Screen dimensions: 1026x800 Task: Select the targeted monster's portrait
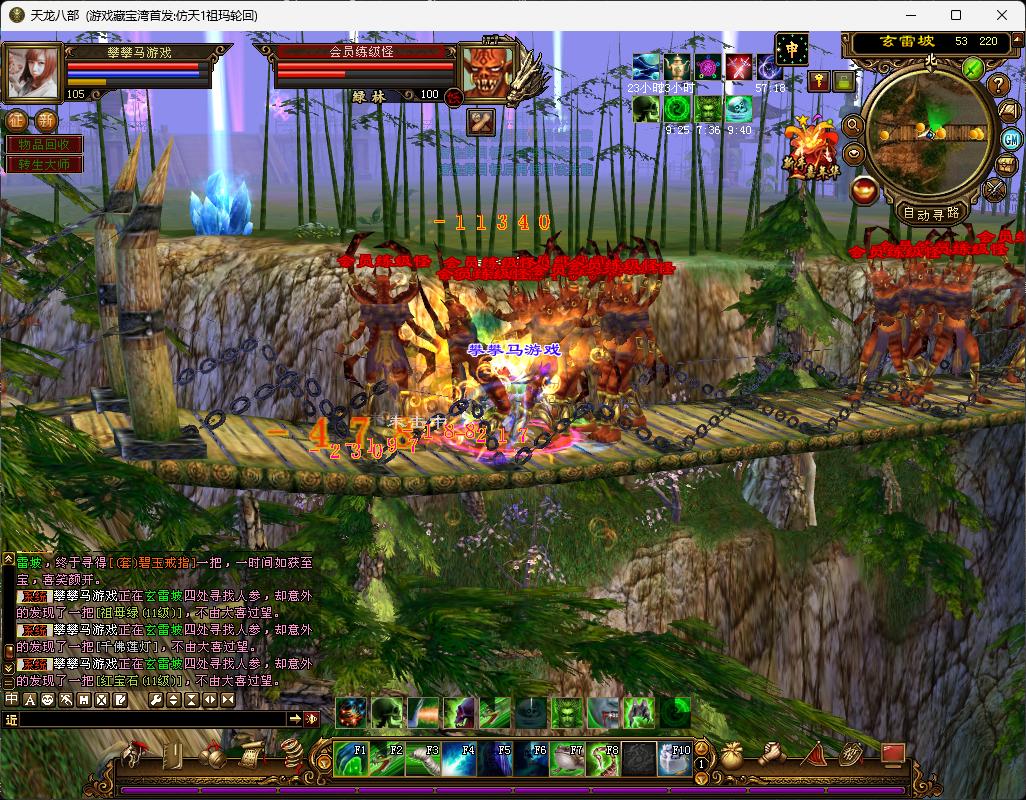point(487,72)
